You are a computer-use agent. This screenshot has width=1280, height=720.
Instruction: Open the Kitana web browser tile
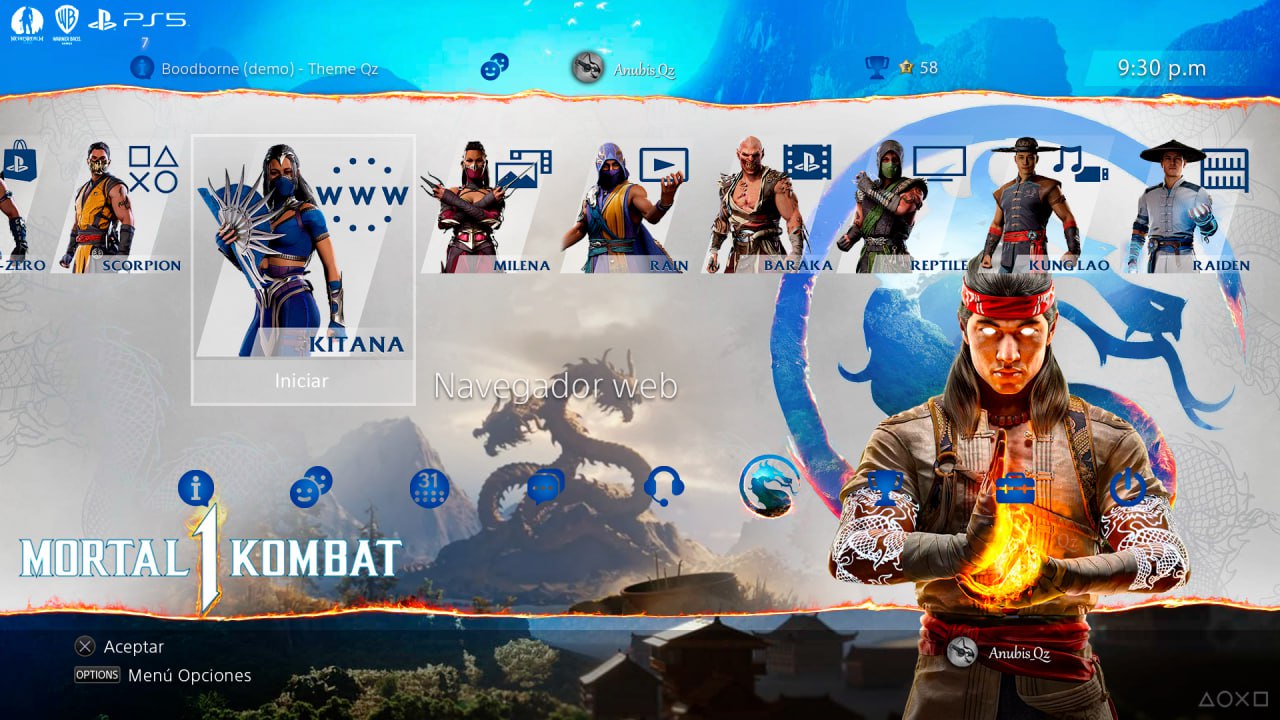click(302, 250)
